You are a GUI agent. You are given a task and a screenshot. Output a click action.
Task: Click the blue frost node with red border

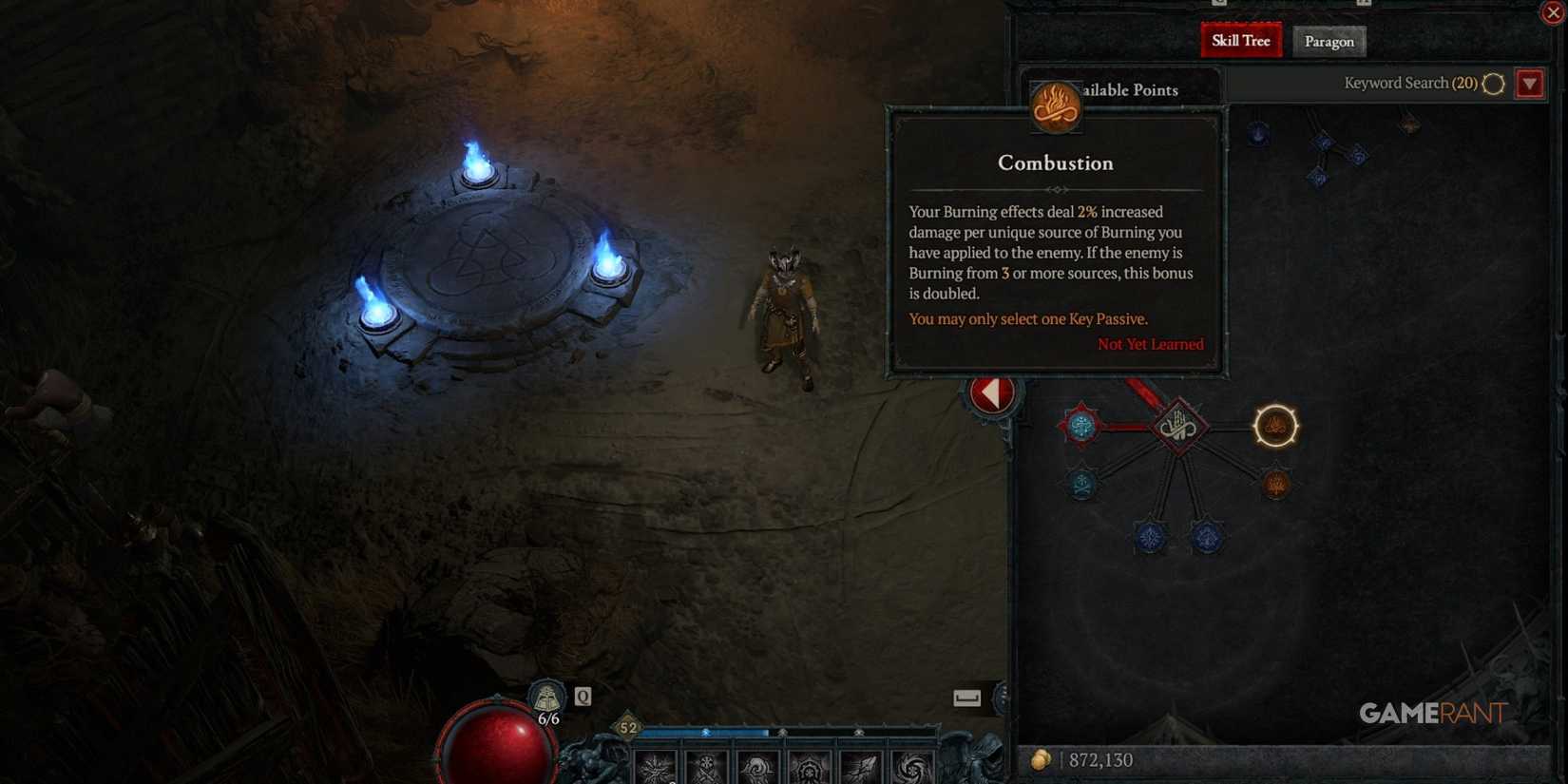click(x=1080, y=425)
